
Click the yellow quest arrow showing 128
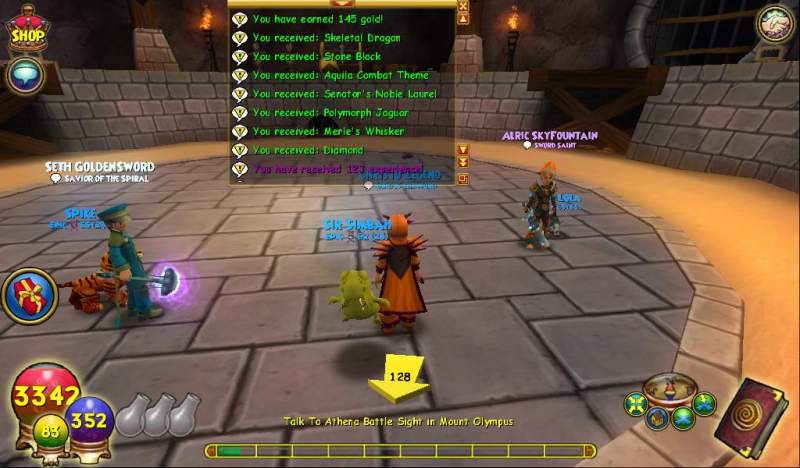coord(399,378)
